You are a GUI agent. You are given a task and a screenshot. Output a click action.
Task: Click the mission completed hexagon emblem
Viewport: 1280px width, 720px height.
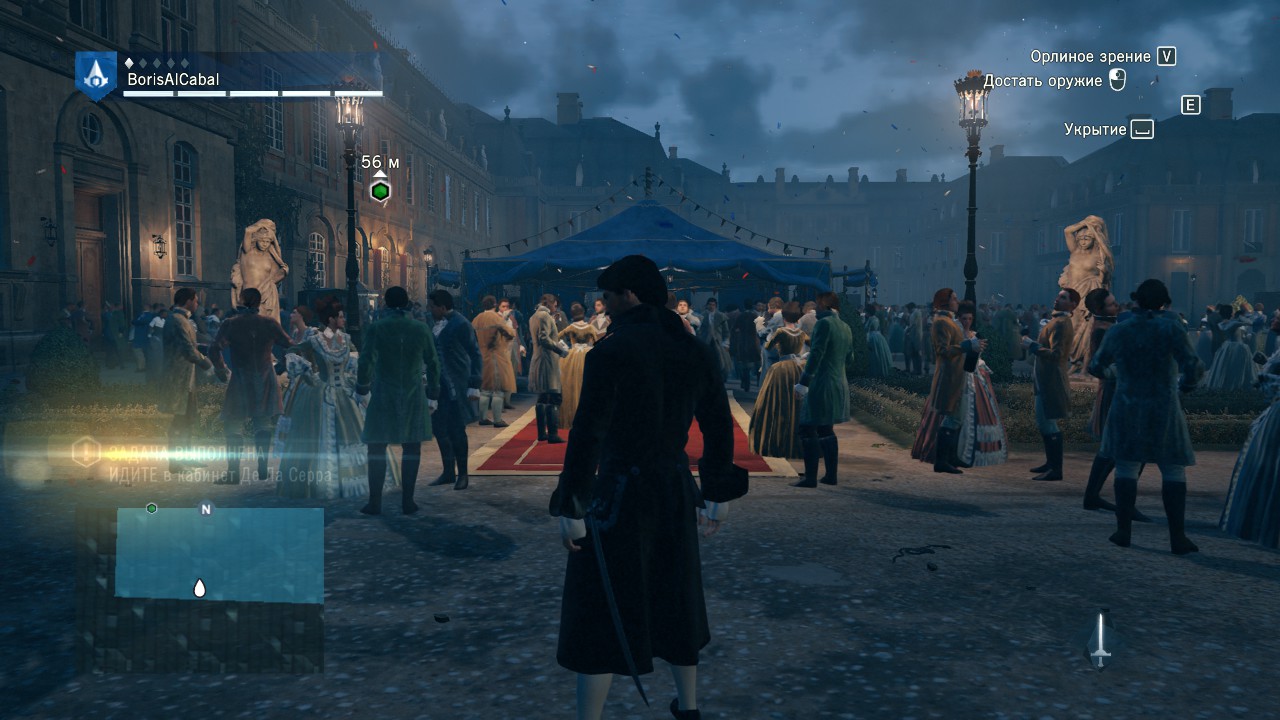pyautogui.click(x=88, y=452)
